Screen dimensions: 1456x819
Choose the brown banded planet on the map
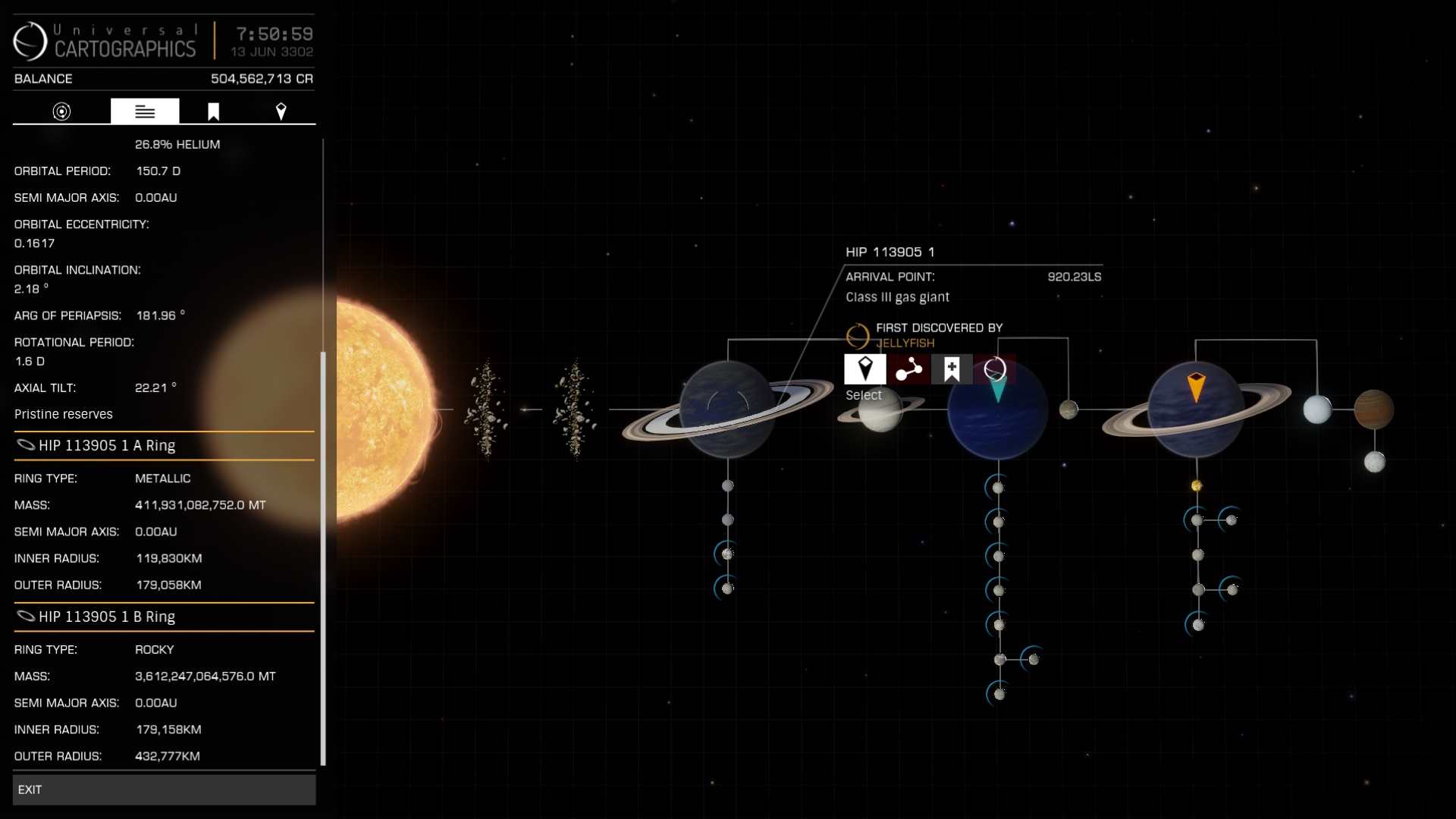1373,409
